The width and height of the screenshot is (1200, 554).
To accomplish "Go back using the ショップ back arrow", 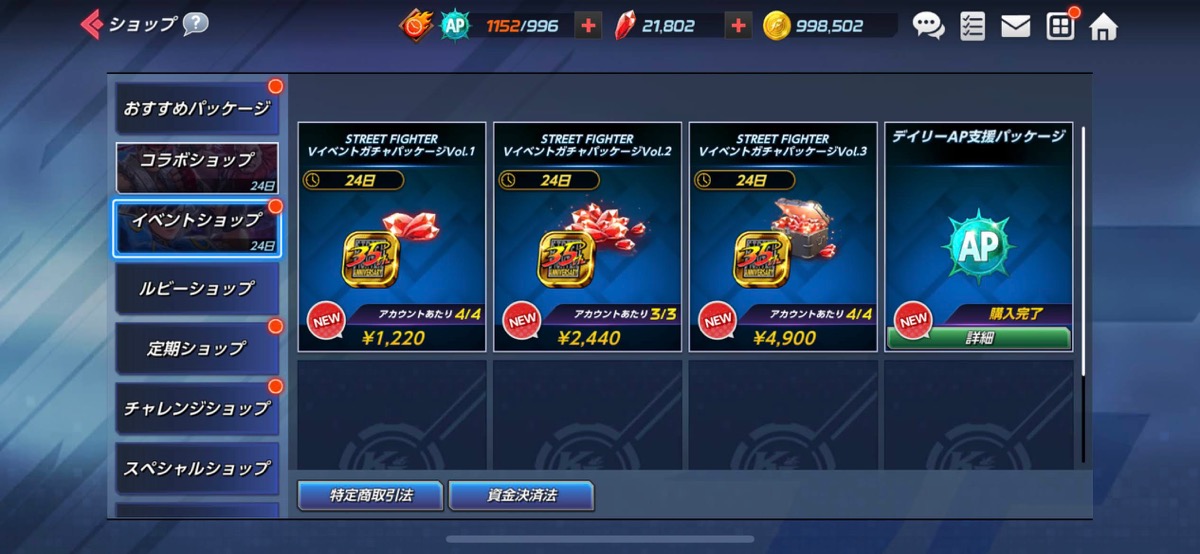I will [x=92, y=24].
